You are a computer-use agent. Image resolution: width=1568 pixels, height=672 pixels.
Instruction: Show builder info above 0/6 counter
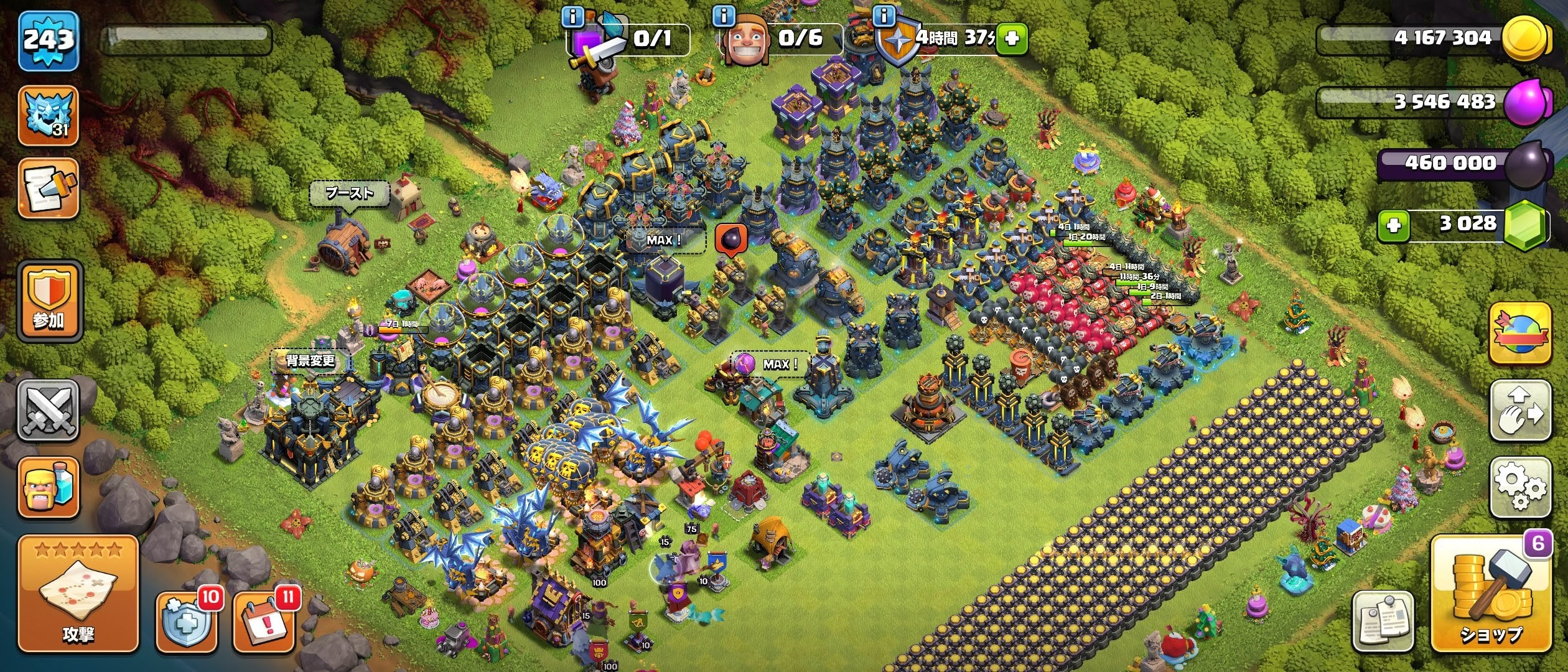[x=724, y=16]
